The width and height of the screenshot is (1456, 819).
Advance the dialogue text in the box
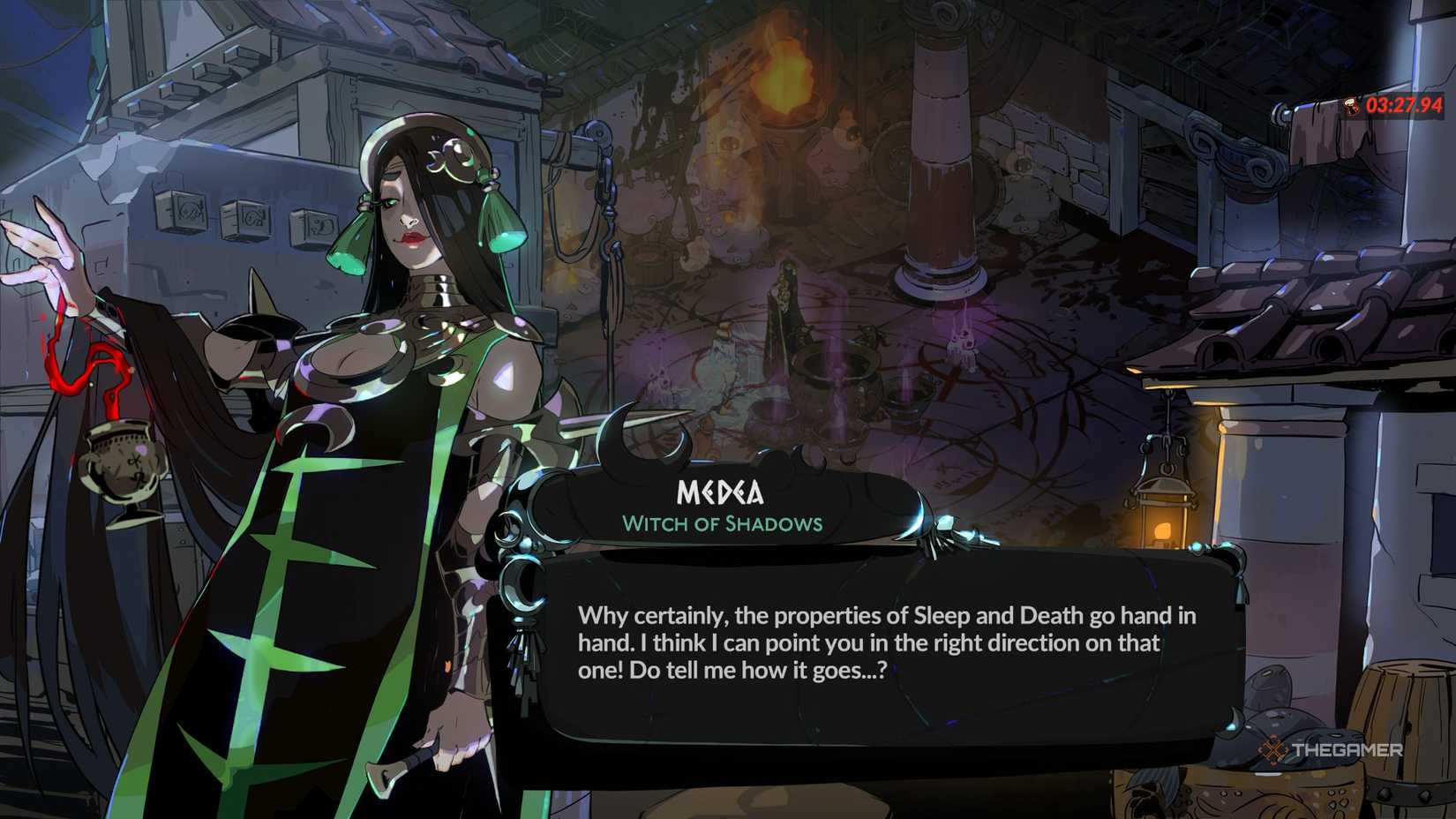[882, 642]
